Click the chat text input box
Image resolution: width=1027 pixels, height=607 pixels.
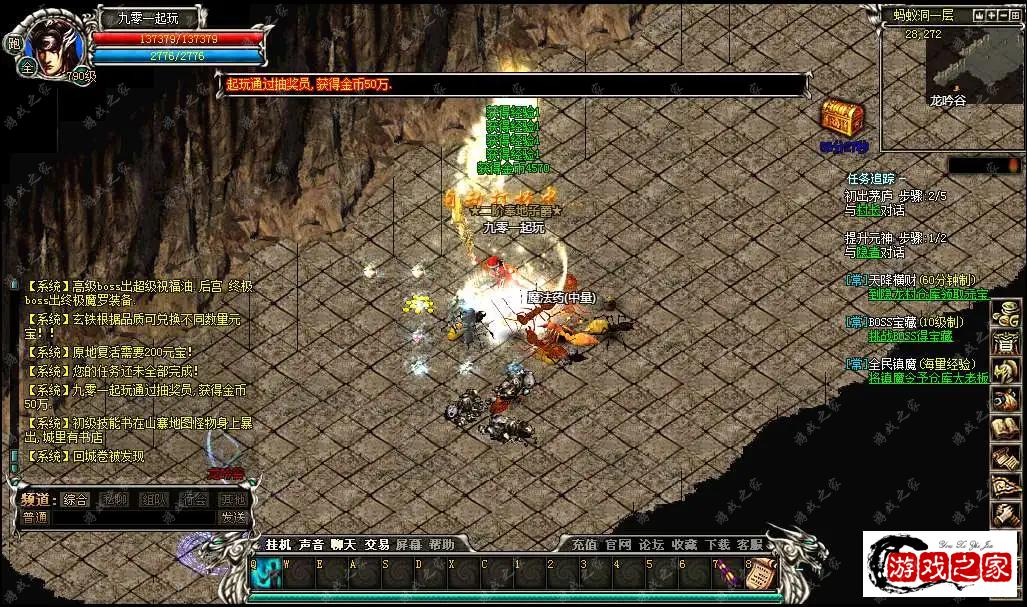(133, 518)
